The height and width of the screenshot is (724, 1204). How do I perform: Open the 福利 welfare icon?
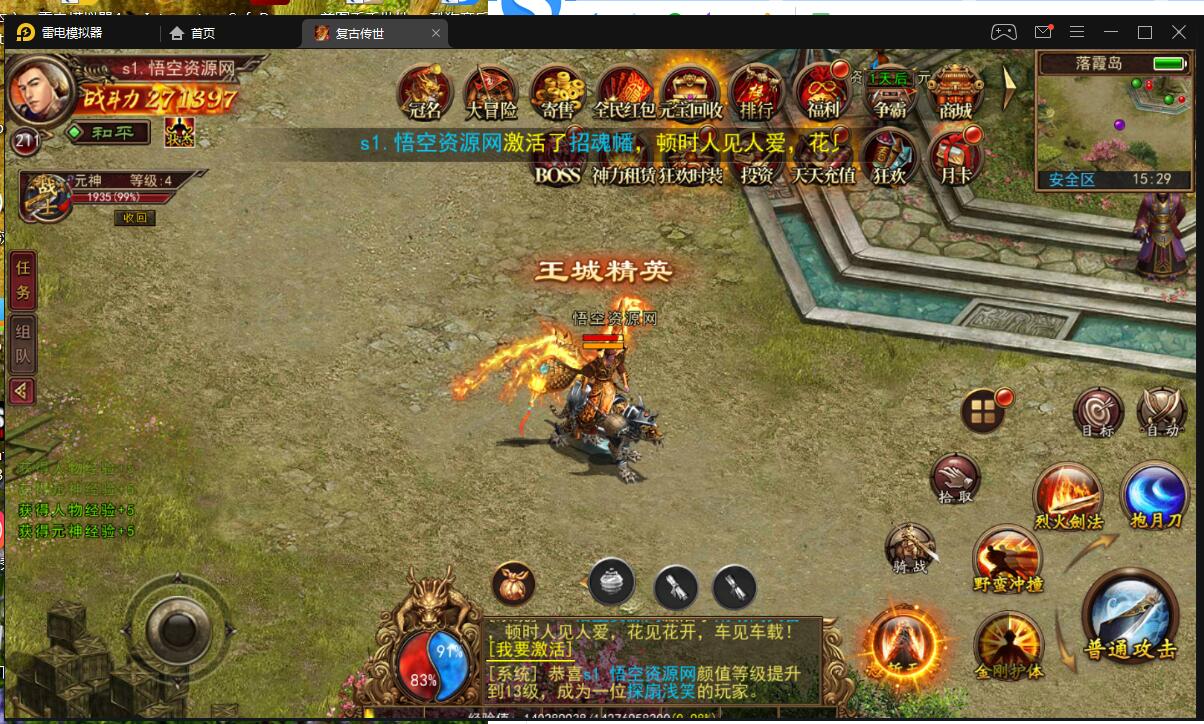[823, 92]
